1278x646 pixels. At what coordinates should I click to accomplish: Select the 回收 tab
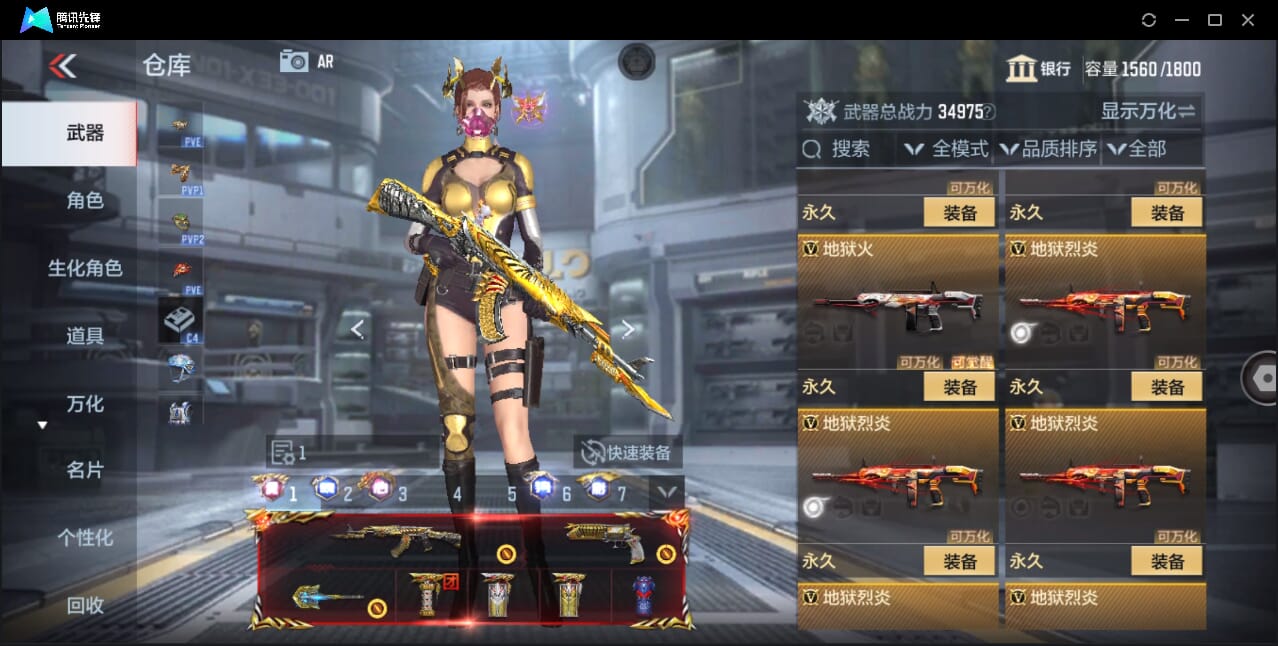click(x=85, y=605)
